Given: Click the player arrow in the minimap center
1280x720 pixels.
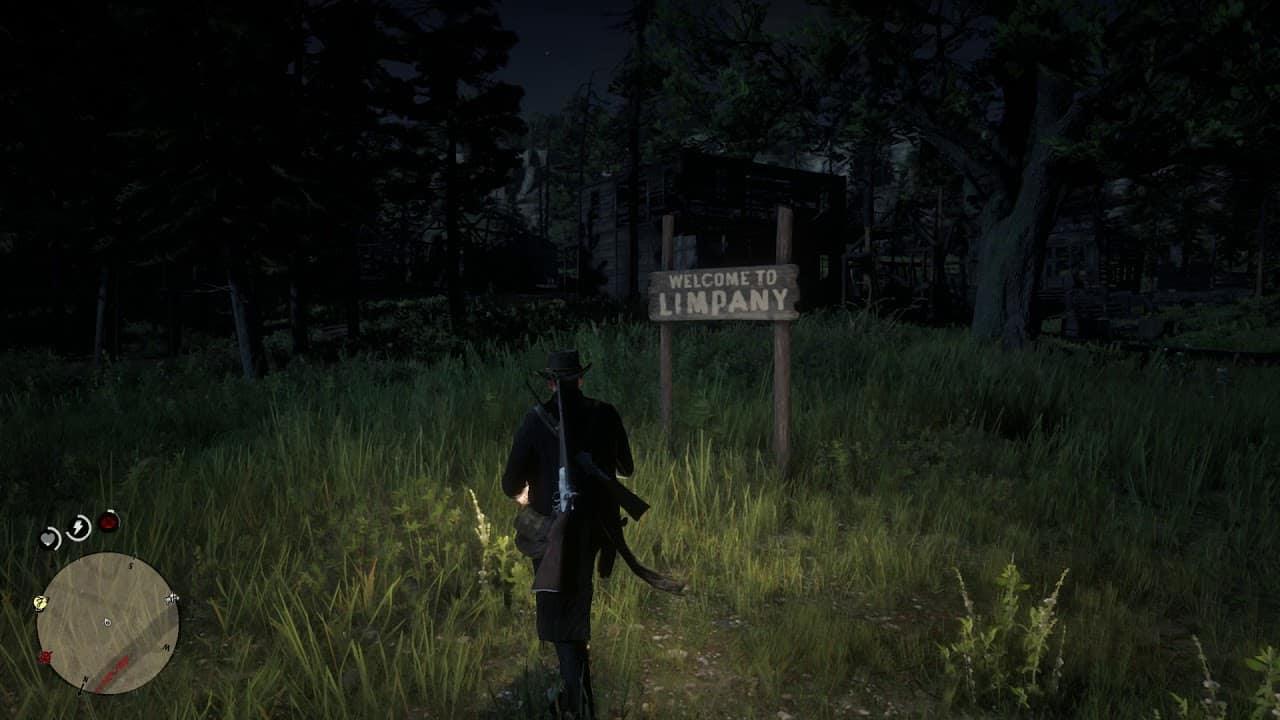Looking at the screenshot, I should click(106, 621).
